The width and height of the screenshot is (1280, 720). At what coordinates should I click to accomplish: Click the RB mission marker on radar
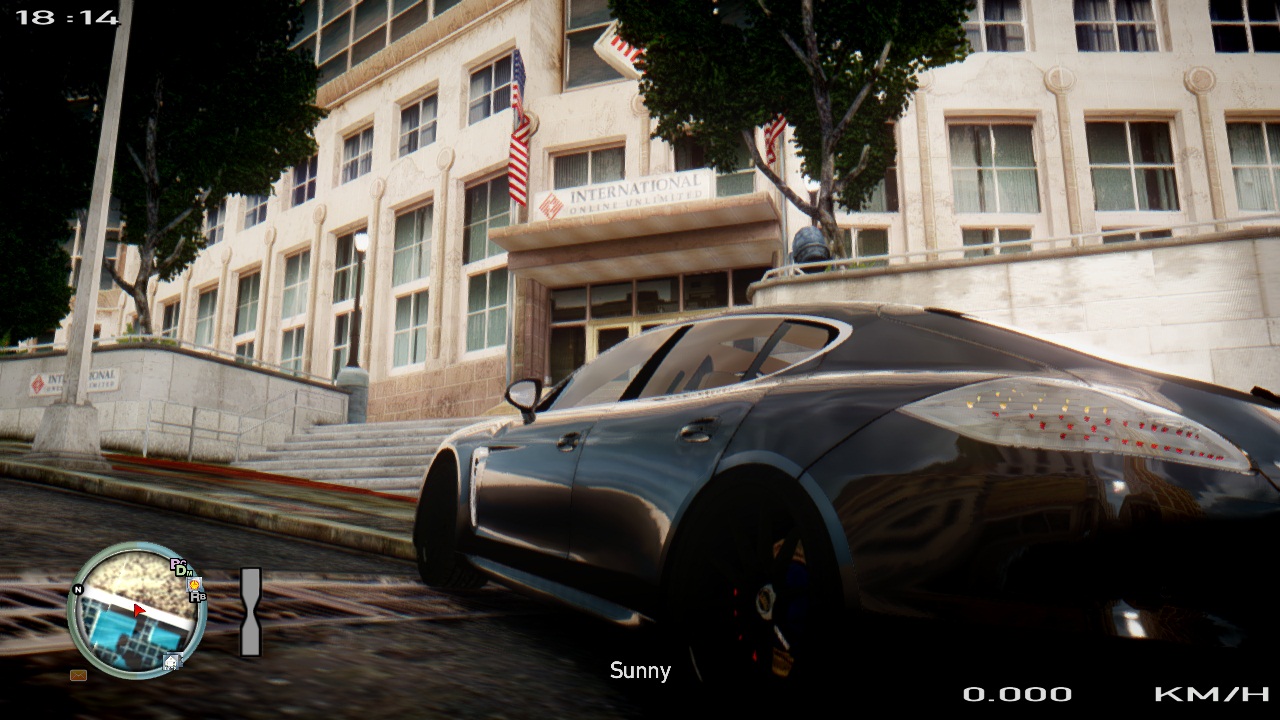pos(199,597)
